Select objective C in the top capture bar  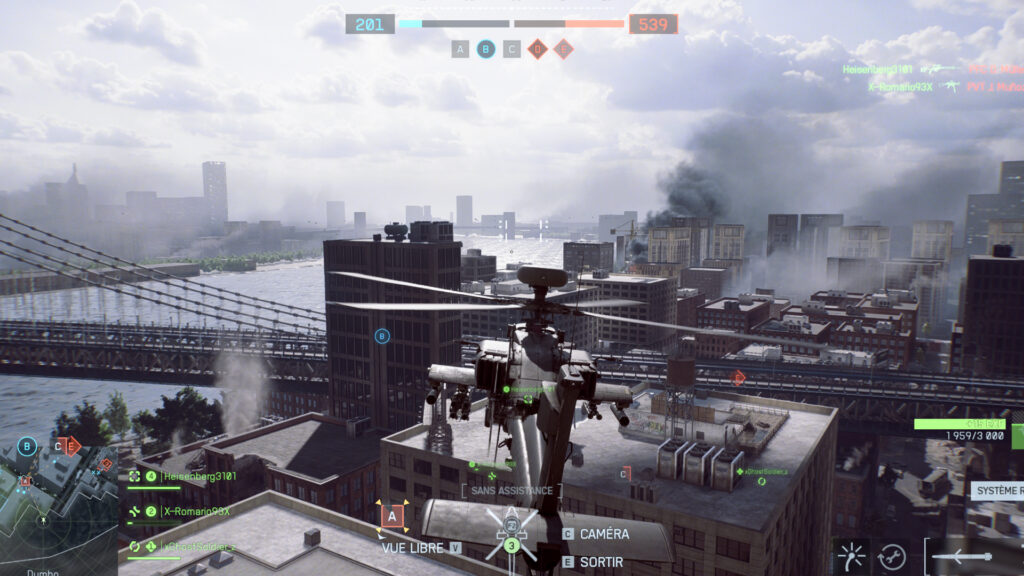(512, 48)
